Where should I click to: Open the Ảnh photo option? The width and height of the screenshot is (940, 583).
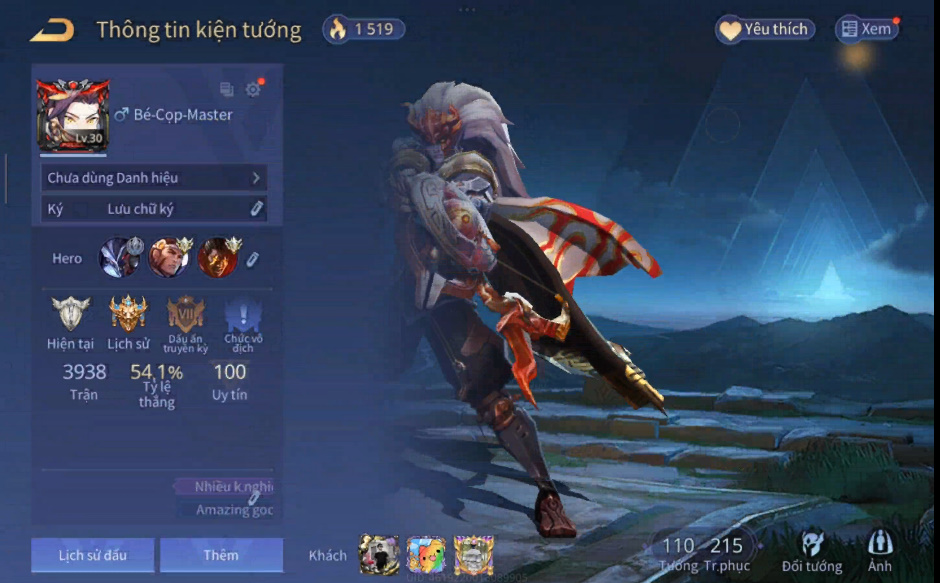(880, 552)
